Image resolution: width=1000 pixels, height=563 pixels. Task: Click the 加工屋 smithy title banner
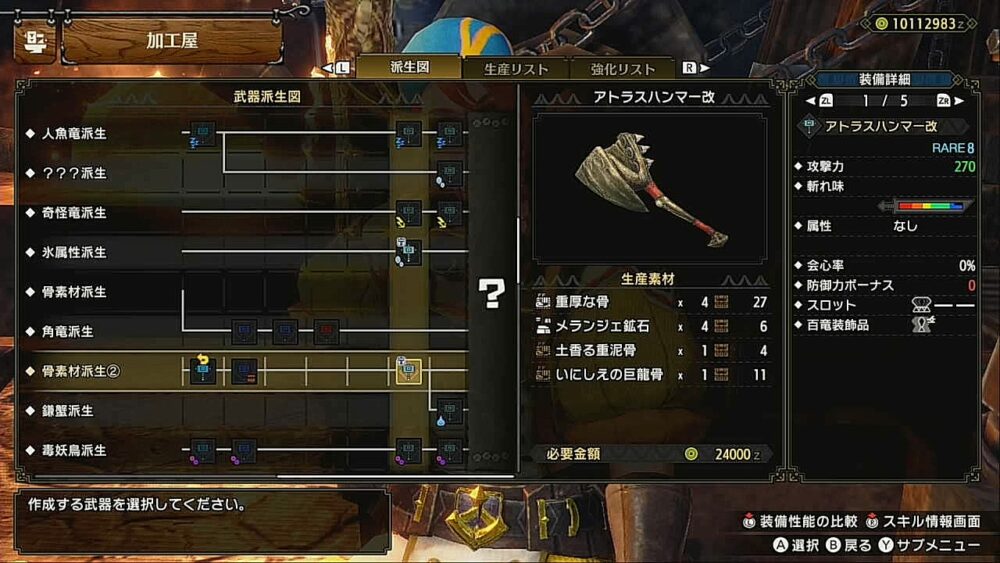click(172, 41)
